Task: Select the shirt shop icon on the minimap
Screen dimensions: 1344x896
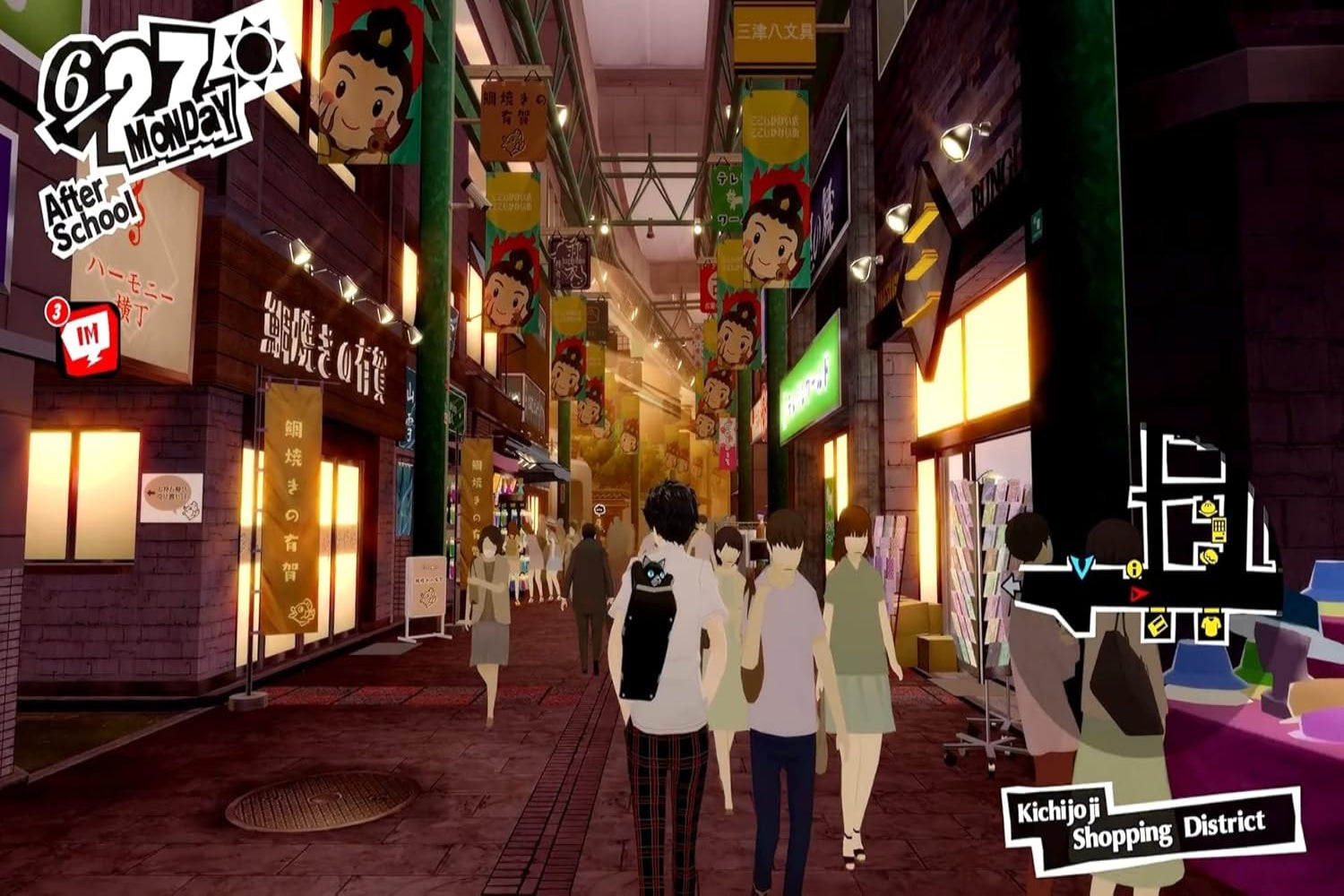Action: pos(1211,626)
